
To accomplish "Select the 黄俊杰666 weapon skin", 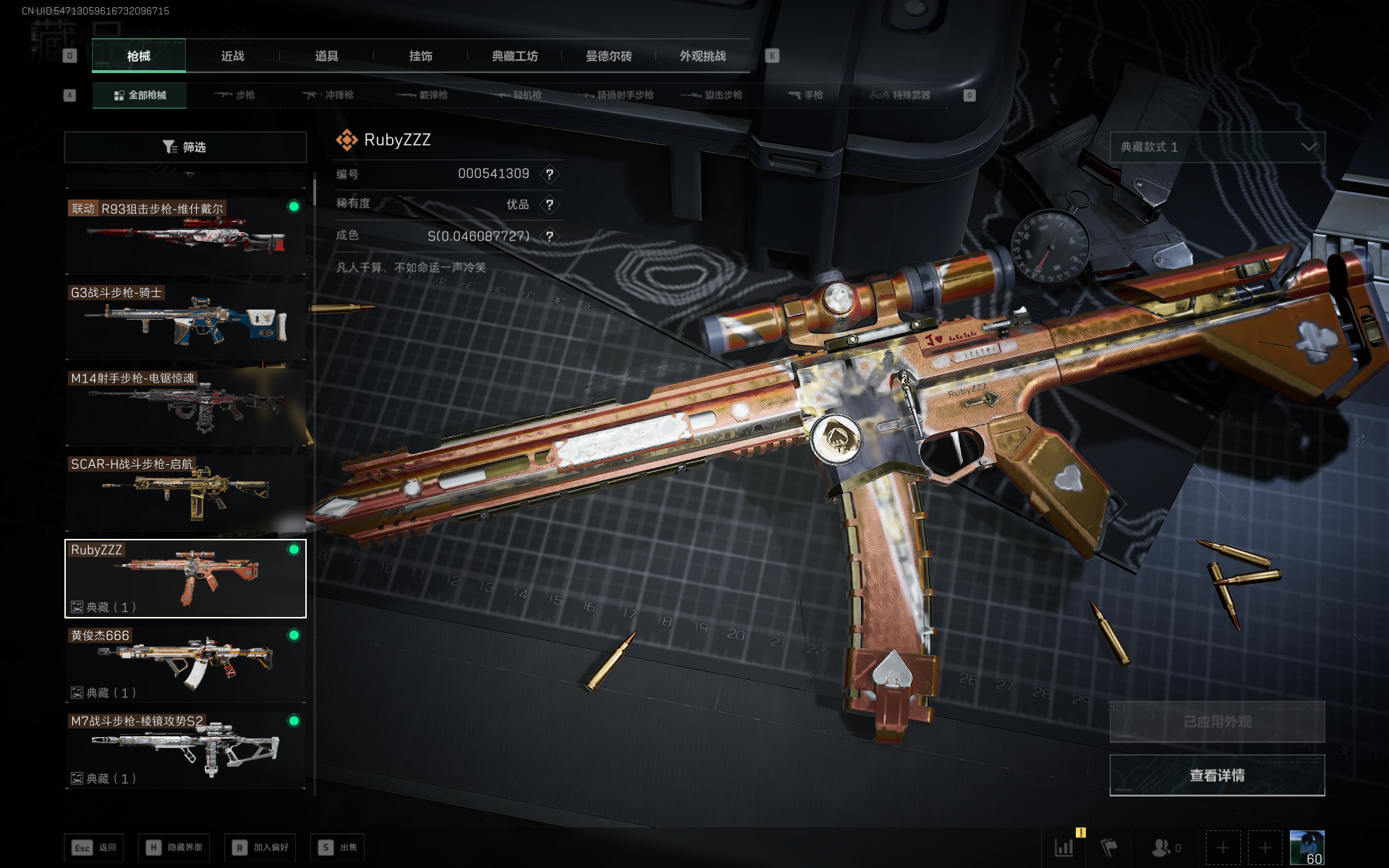I will click(185, 663).
